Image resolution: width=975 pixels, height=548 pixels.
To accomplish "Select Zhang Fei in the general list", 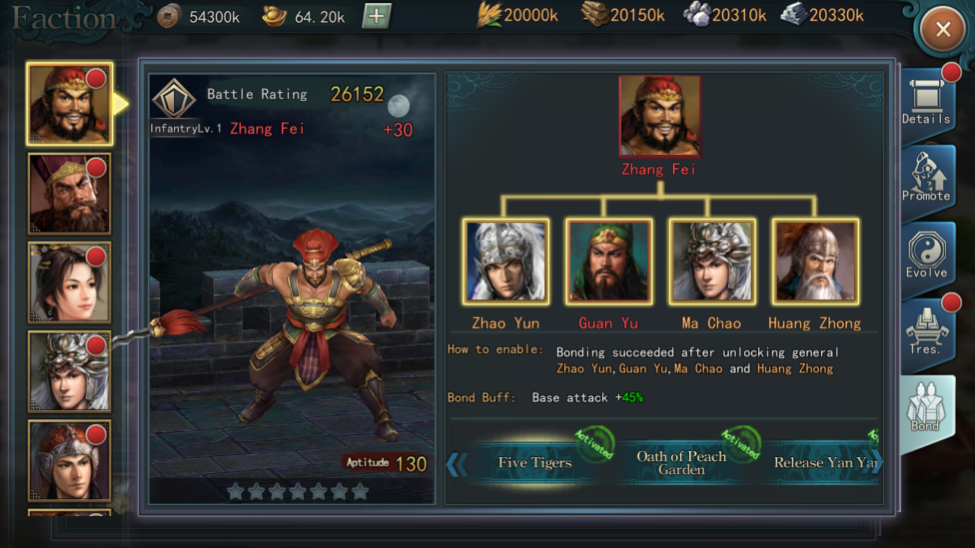I will [x=69, y=103].
